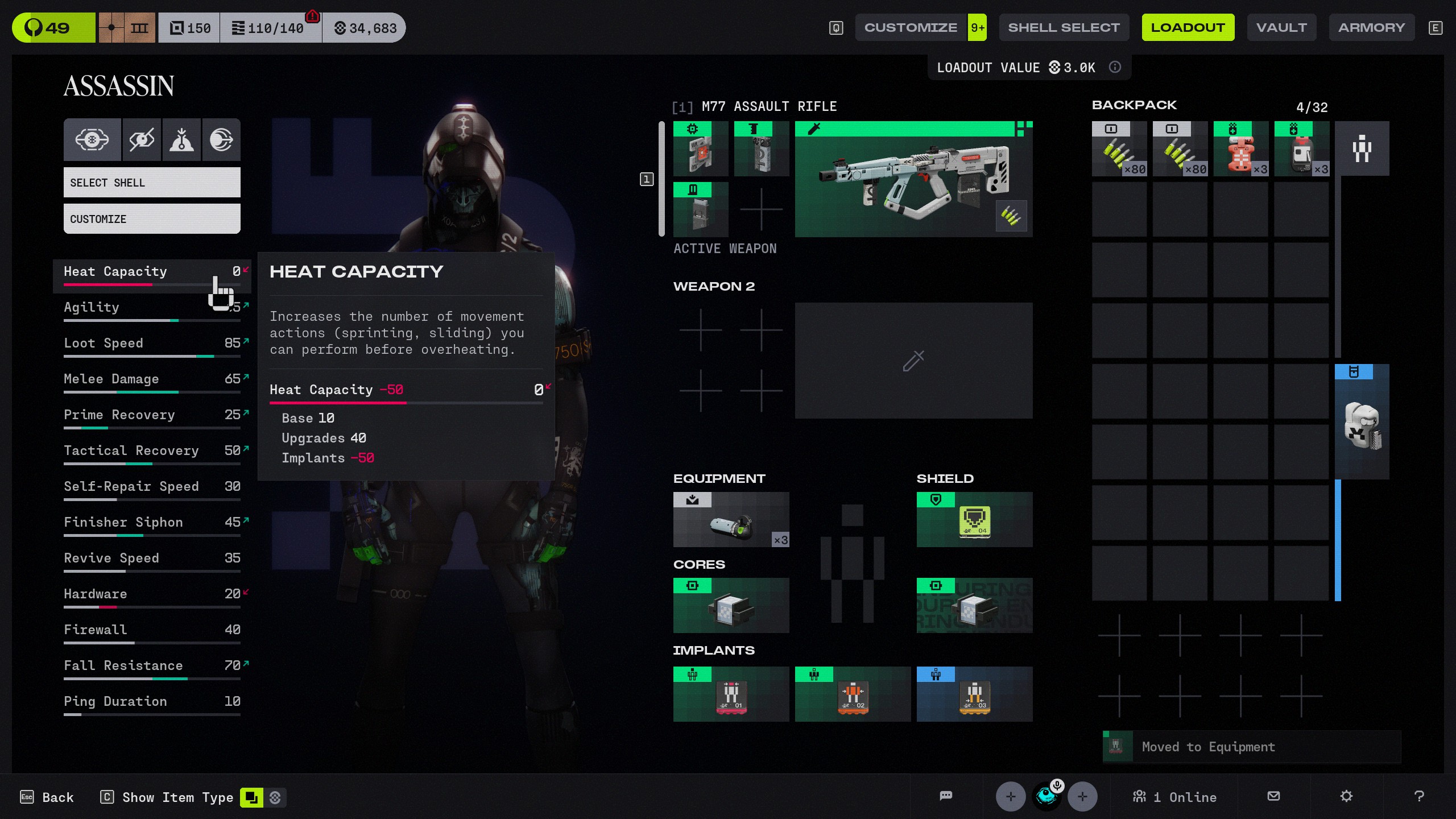
Task: Open the Customize tab in top bar
Action: click(x=911, y=27)
